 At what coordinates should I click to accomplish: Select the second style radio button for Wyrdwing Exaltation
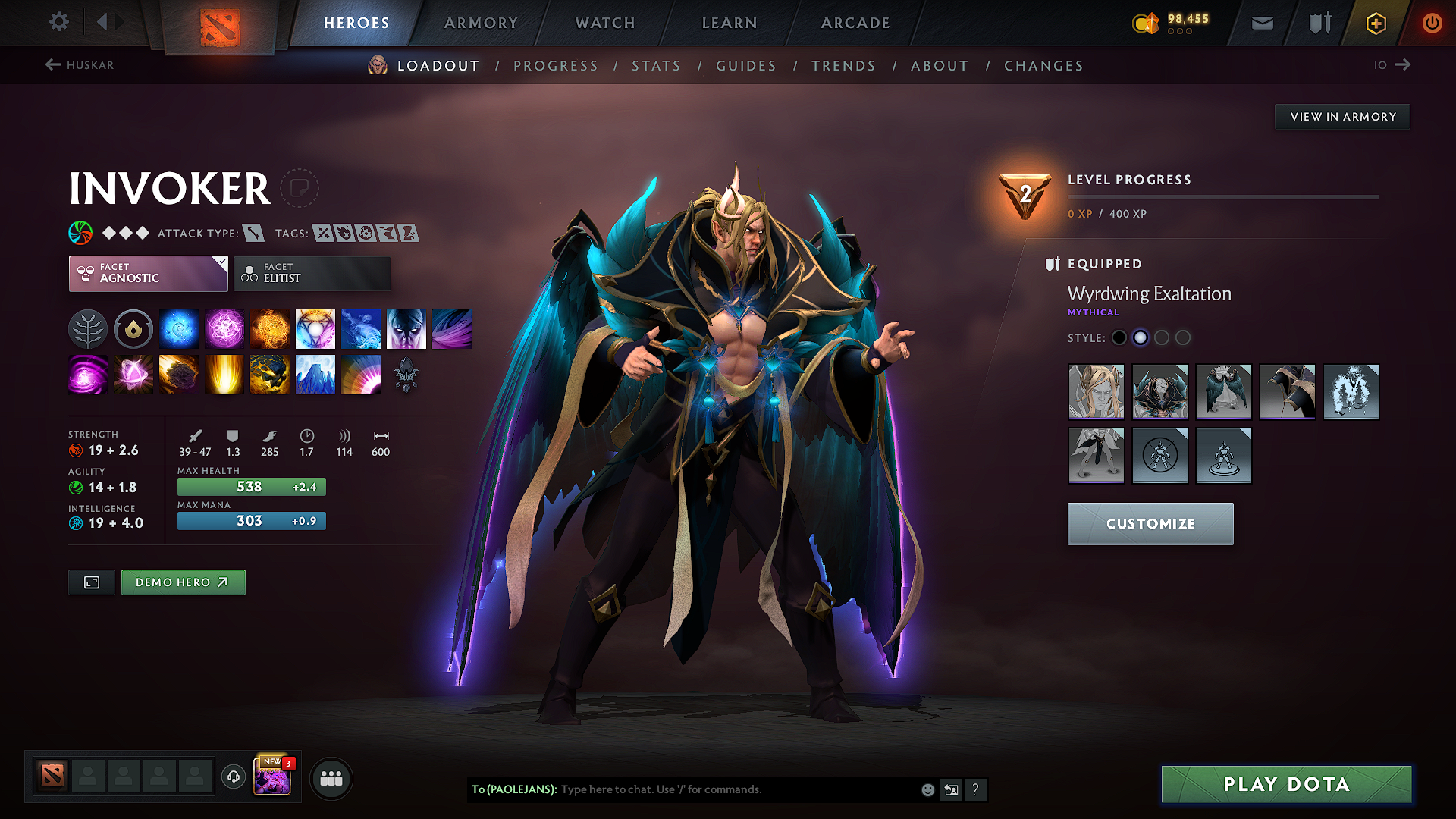[x=1141, y=337]
